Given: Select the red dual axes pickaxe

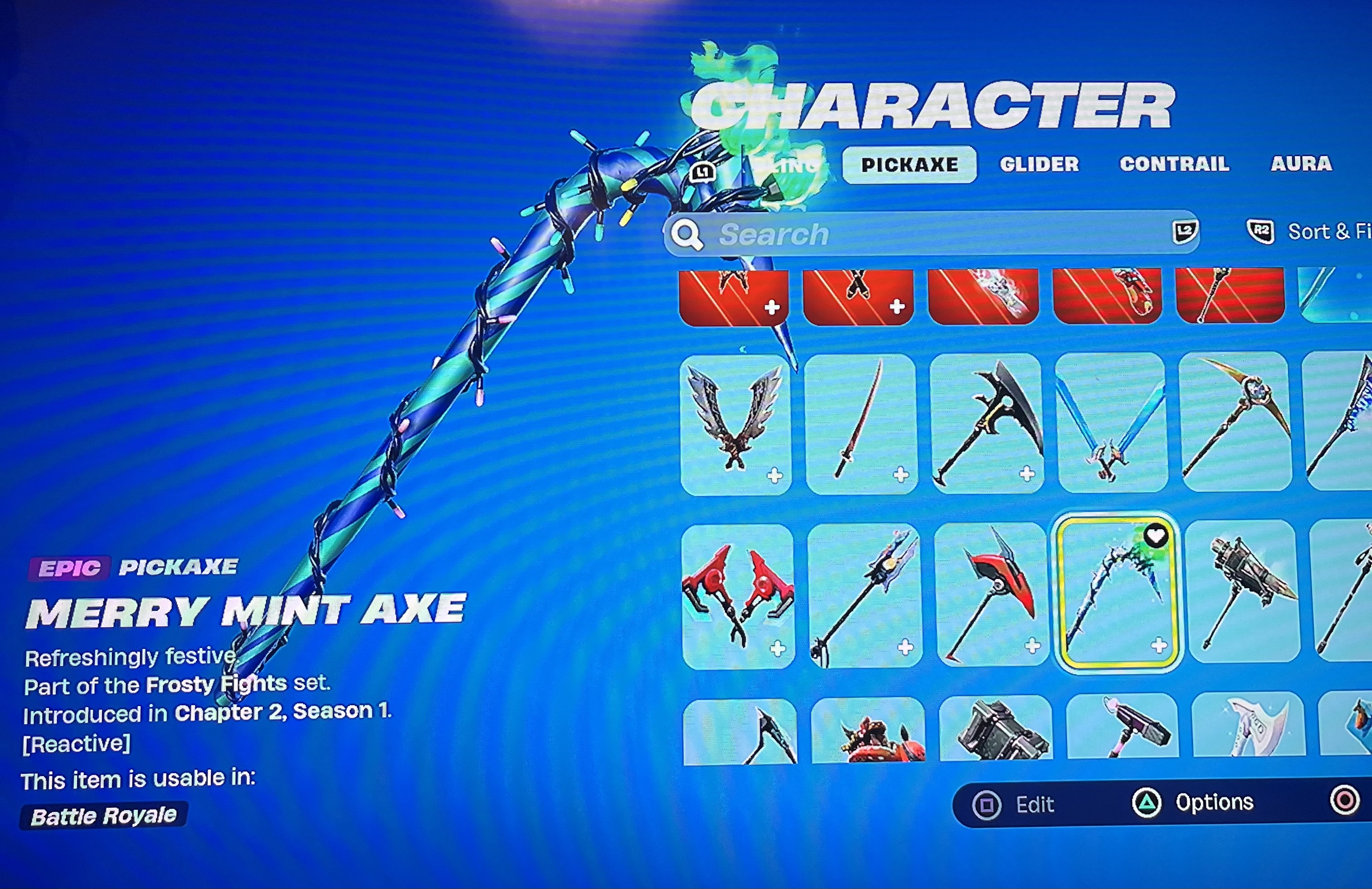Looking at the screenshot, I should click(738, 599).
